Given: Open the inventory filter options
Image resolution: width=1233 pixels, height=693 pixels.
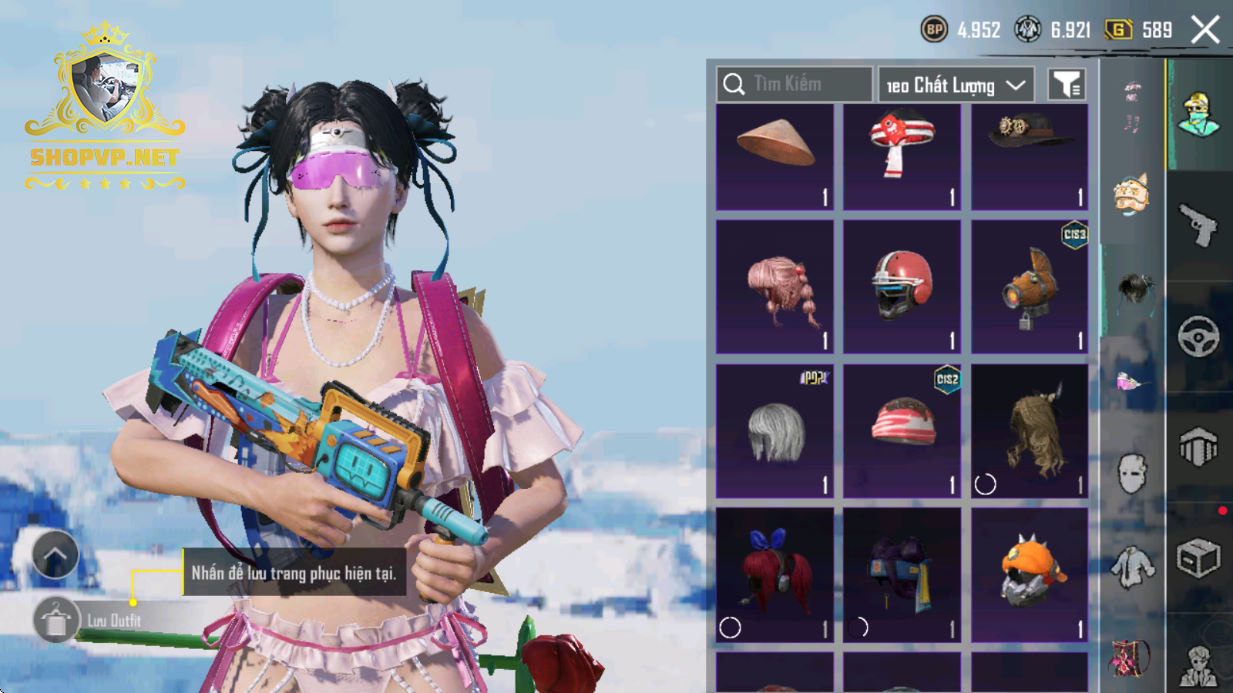Looking at the screenshot, I should 1067,85.
